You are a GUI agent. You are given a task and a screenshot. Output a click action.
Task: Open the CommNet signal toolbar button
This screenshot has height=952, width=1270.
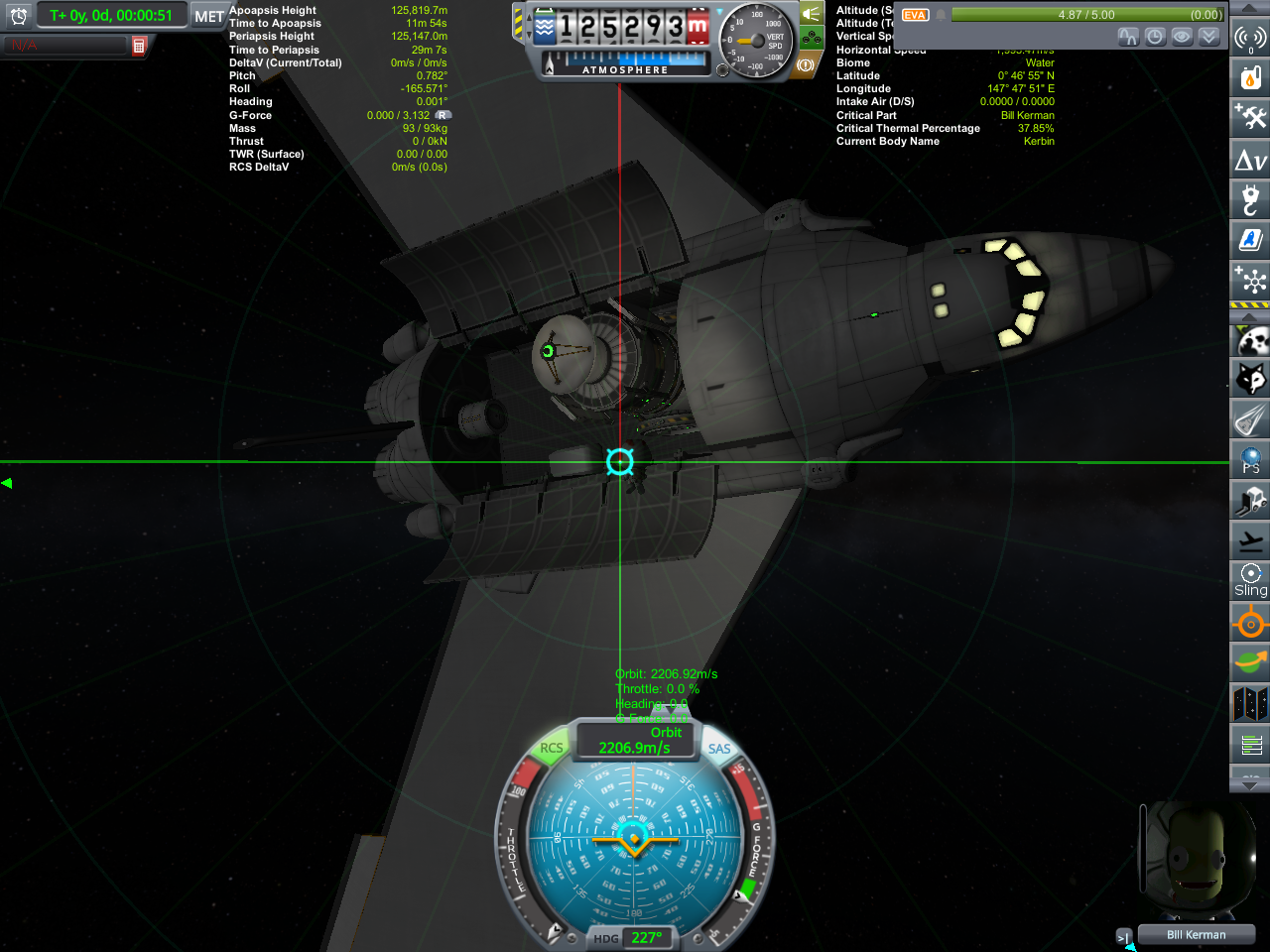pyautogui.click(x=1249, y=38)
